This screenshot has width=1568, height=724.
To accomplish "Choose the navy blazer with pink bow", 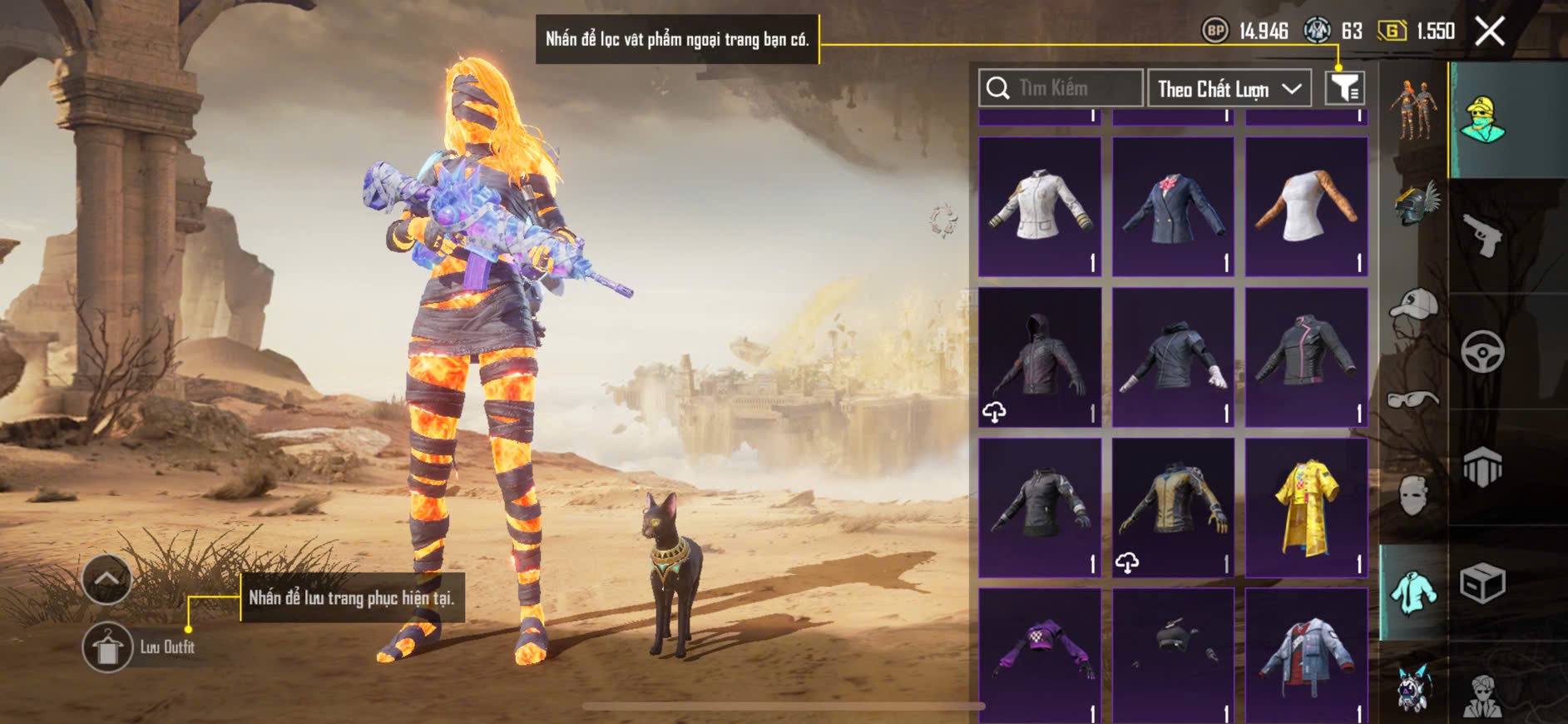I will (x=1173, y=206).
